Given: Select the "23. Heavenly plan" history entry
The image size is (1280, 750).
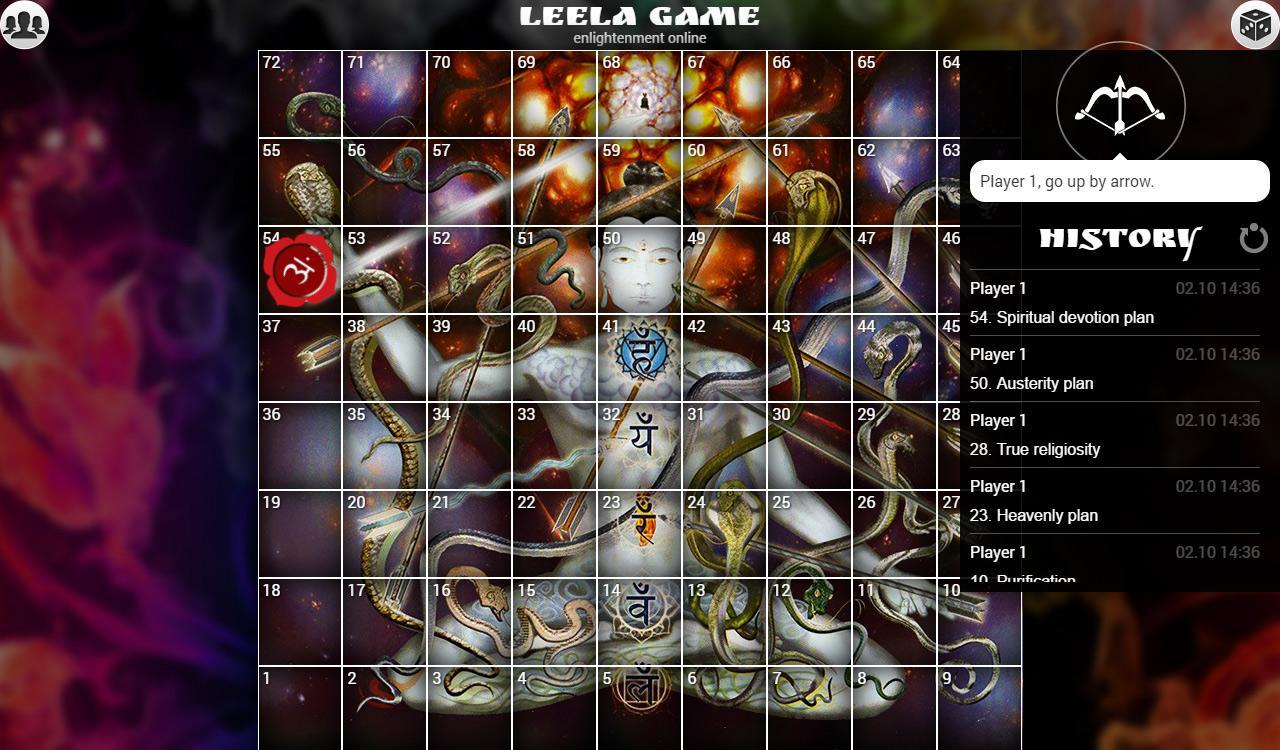Looking at the screenshot, I should [x=1035, y=515].
